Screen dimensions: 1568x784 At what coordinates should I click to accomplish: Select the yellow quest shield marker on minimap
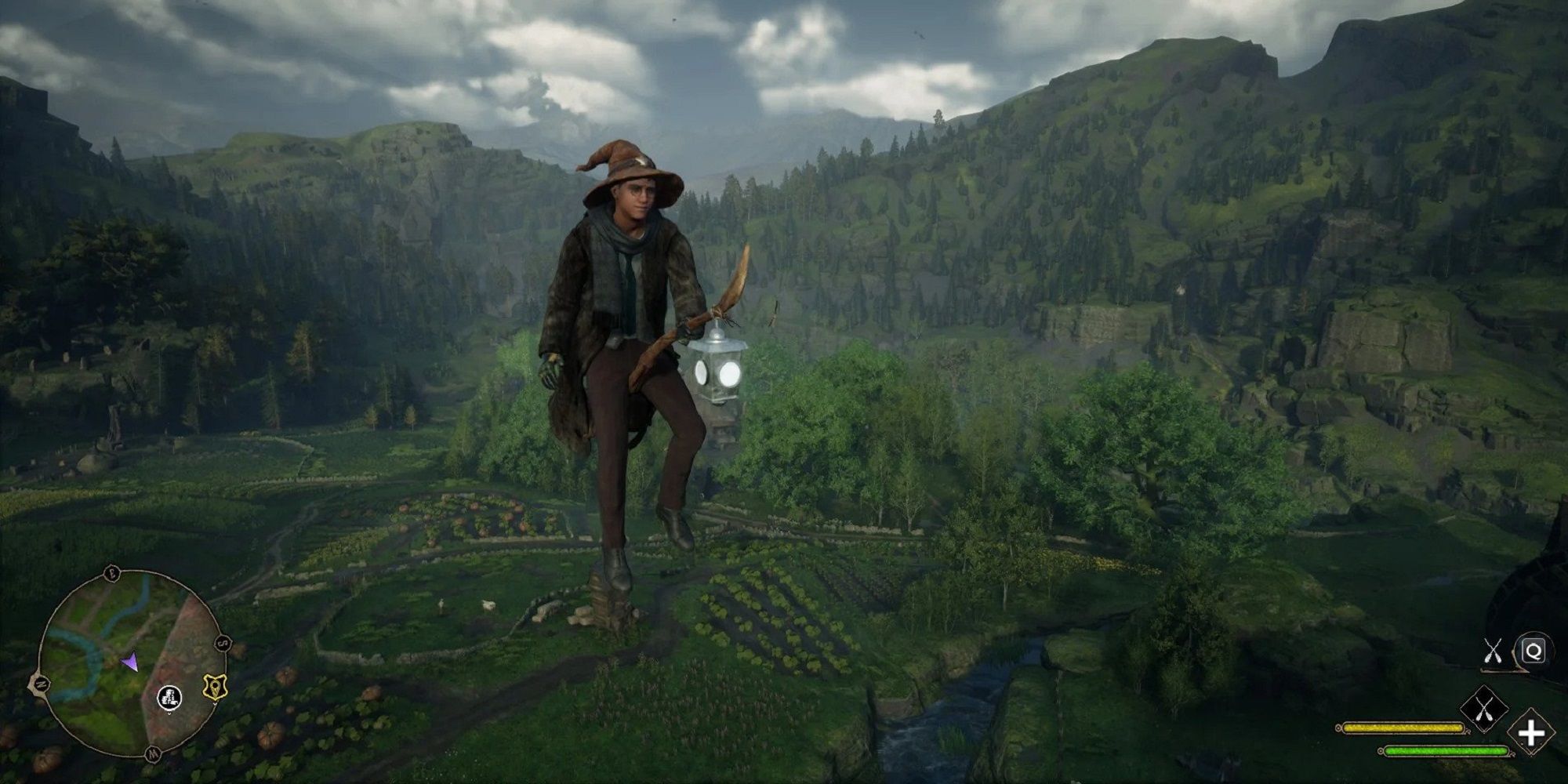click(x=216, y=688)
